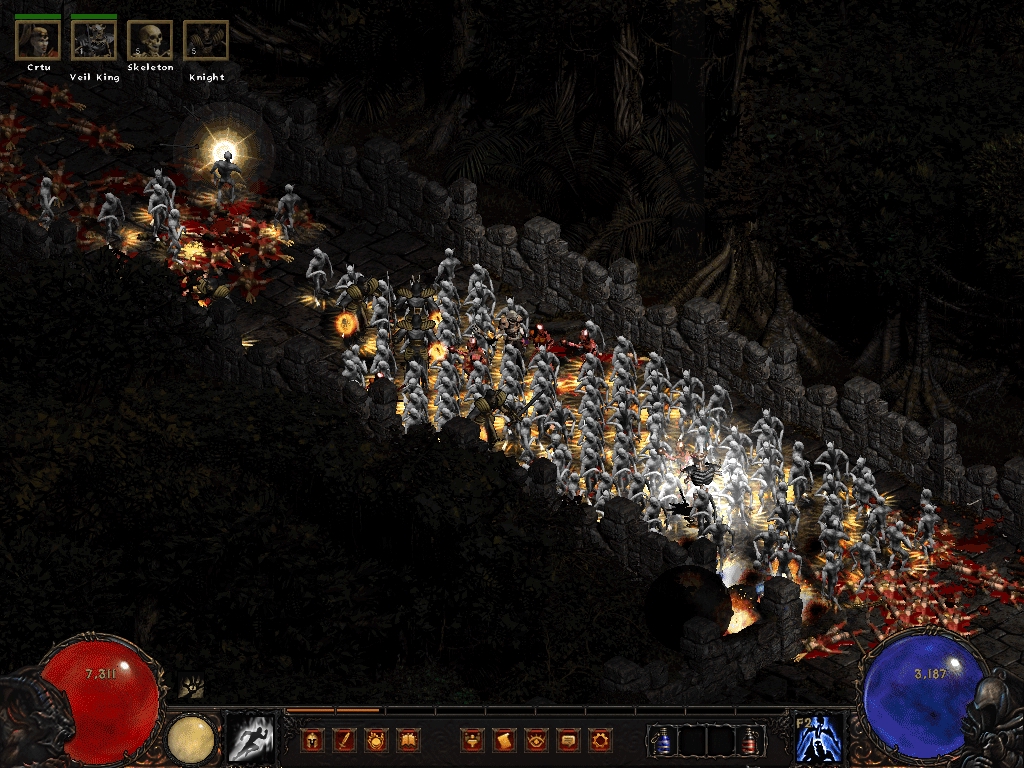
Task: Open the chat message button
Action: click(568, 740)
